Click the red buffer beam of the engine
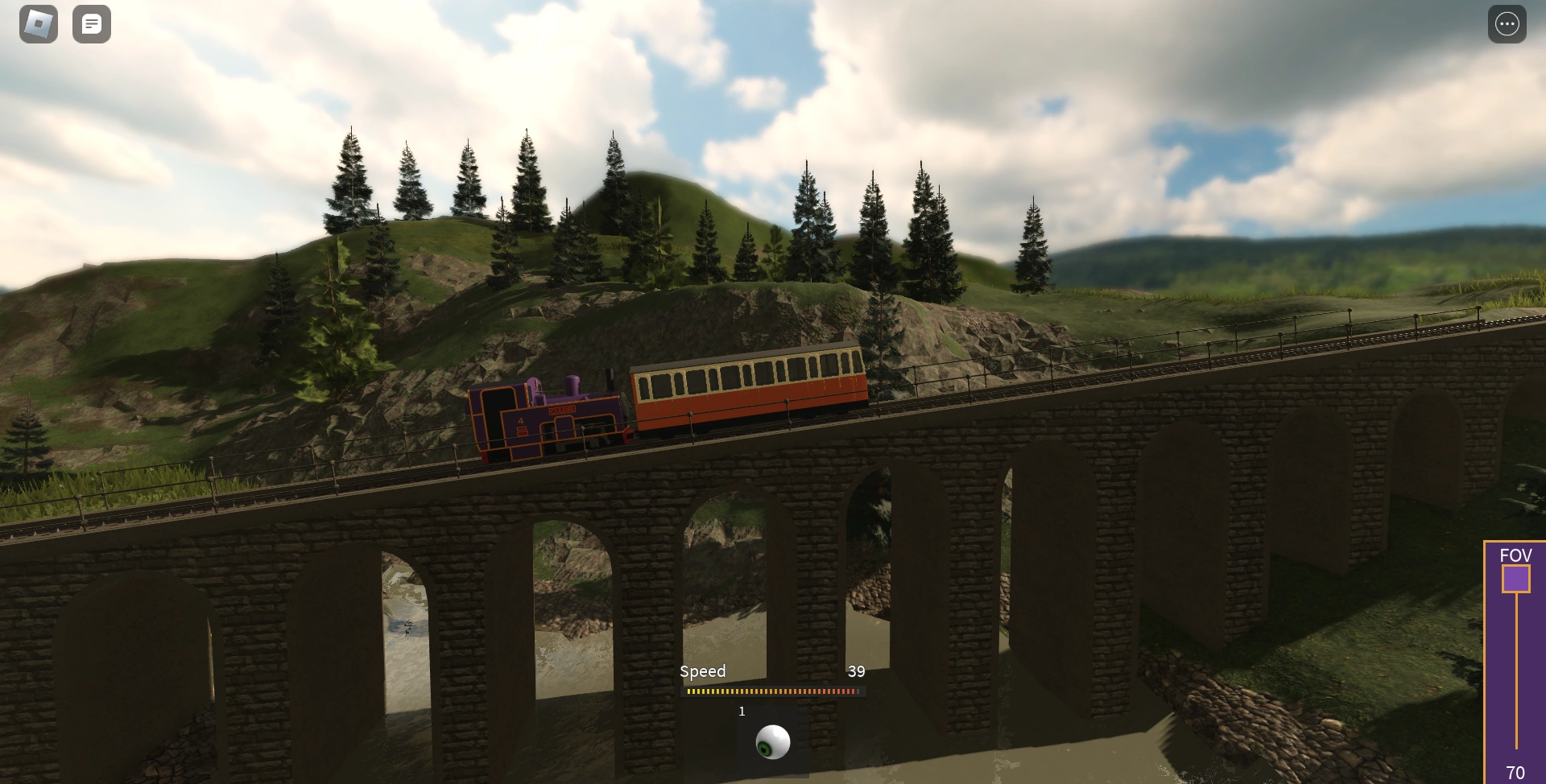1546x784 pixels. tap(629, 437)
